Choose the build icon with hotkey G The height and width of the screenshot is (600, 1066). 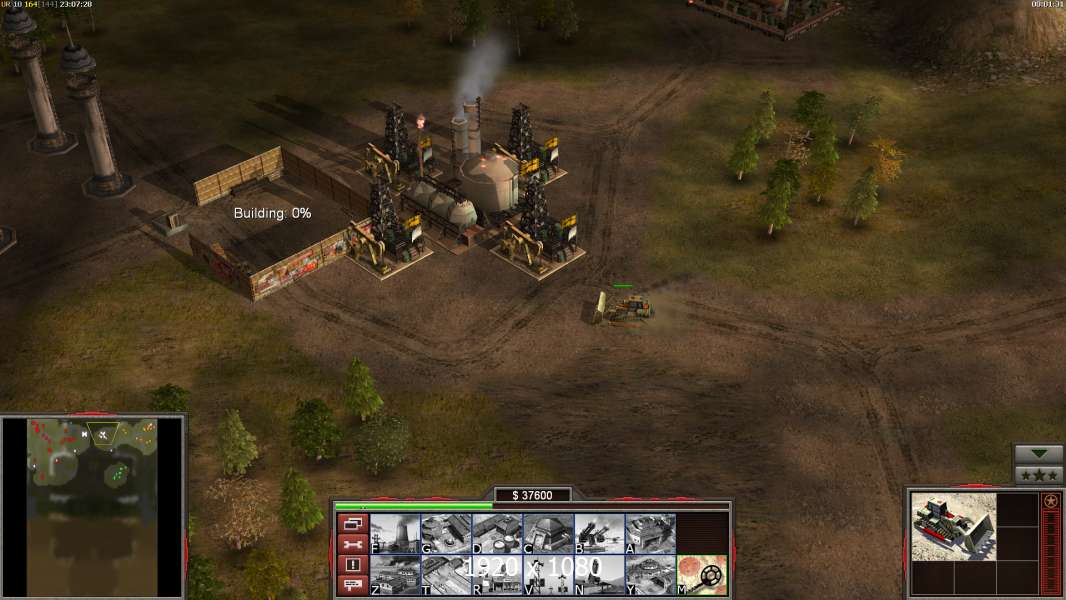point(446,534)
